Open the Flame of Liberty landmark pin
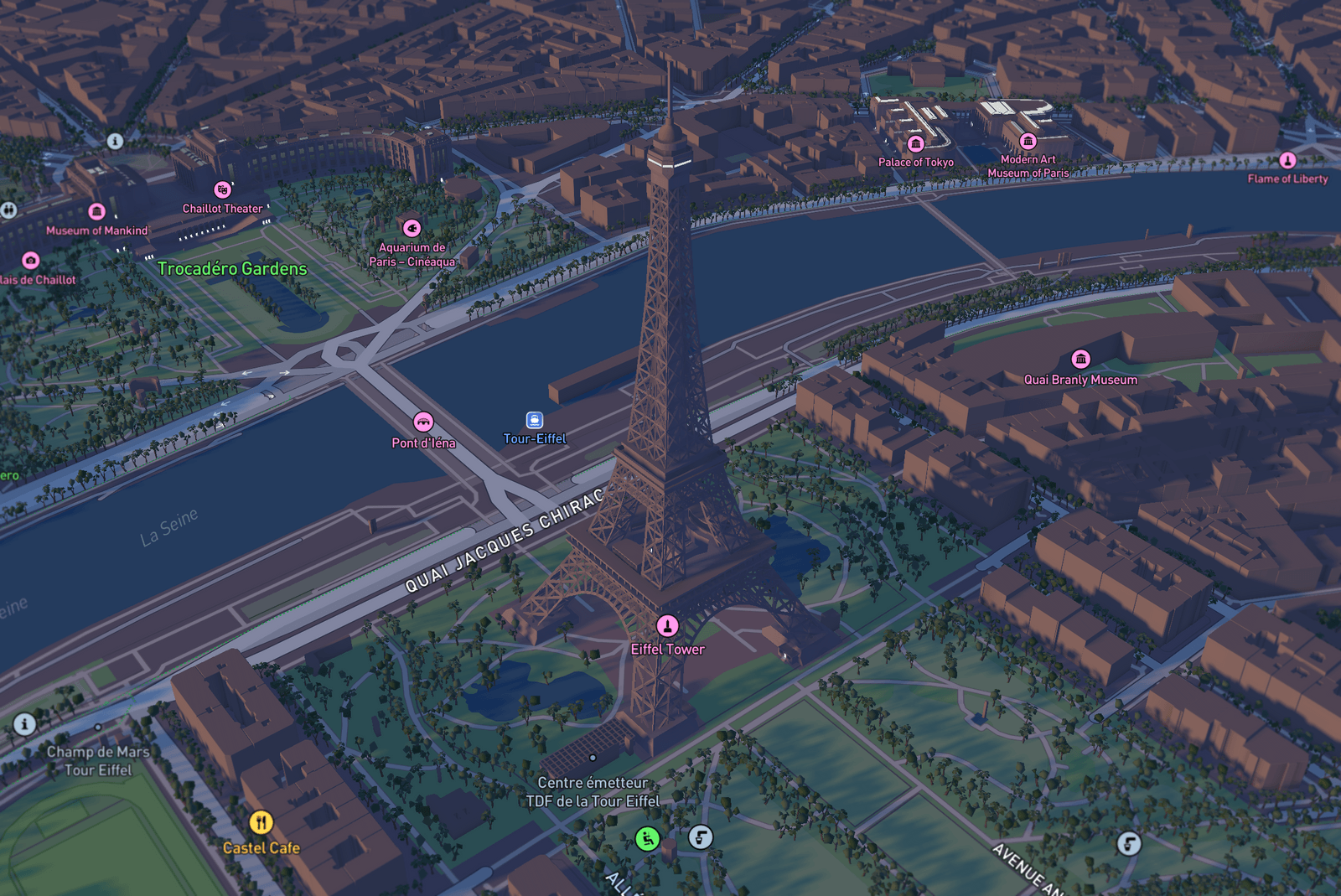The width and height of the screenshot is (1341, 896). pos(1288,159)
